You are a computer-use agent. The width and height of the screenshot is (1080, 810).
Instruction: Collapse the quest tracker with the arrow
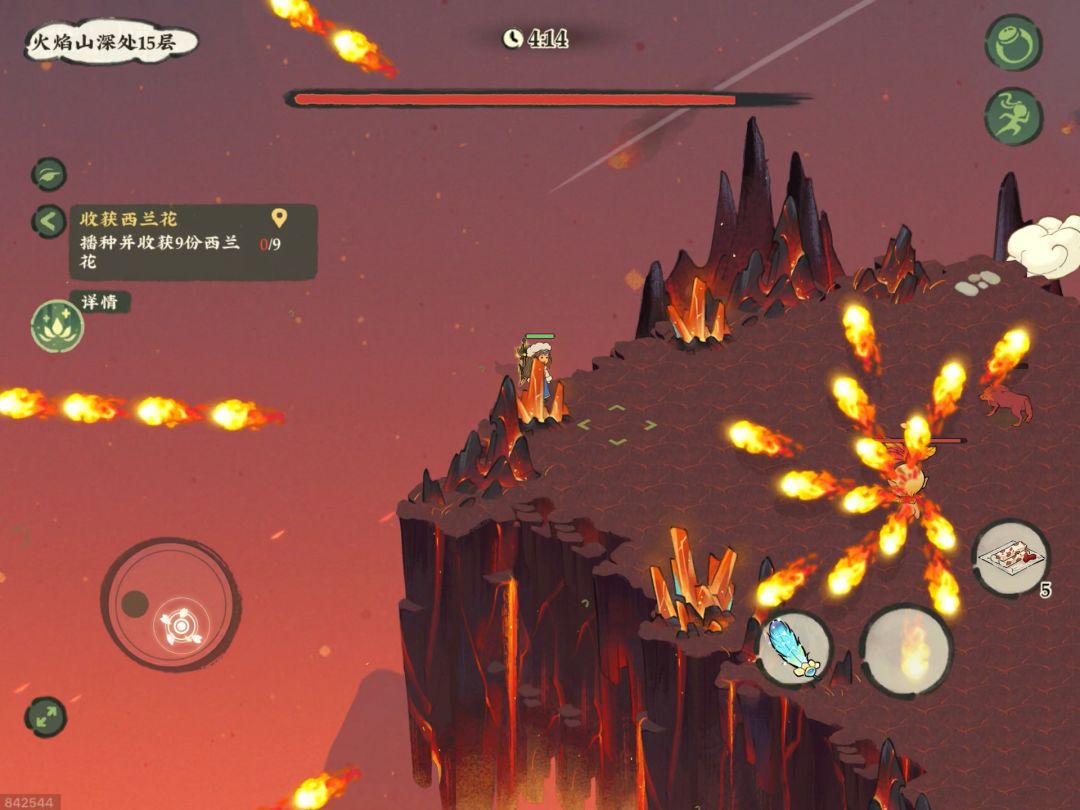click(x=48, y=221)
